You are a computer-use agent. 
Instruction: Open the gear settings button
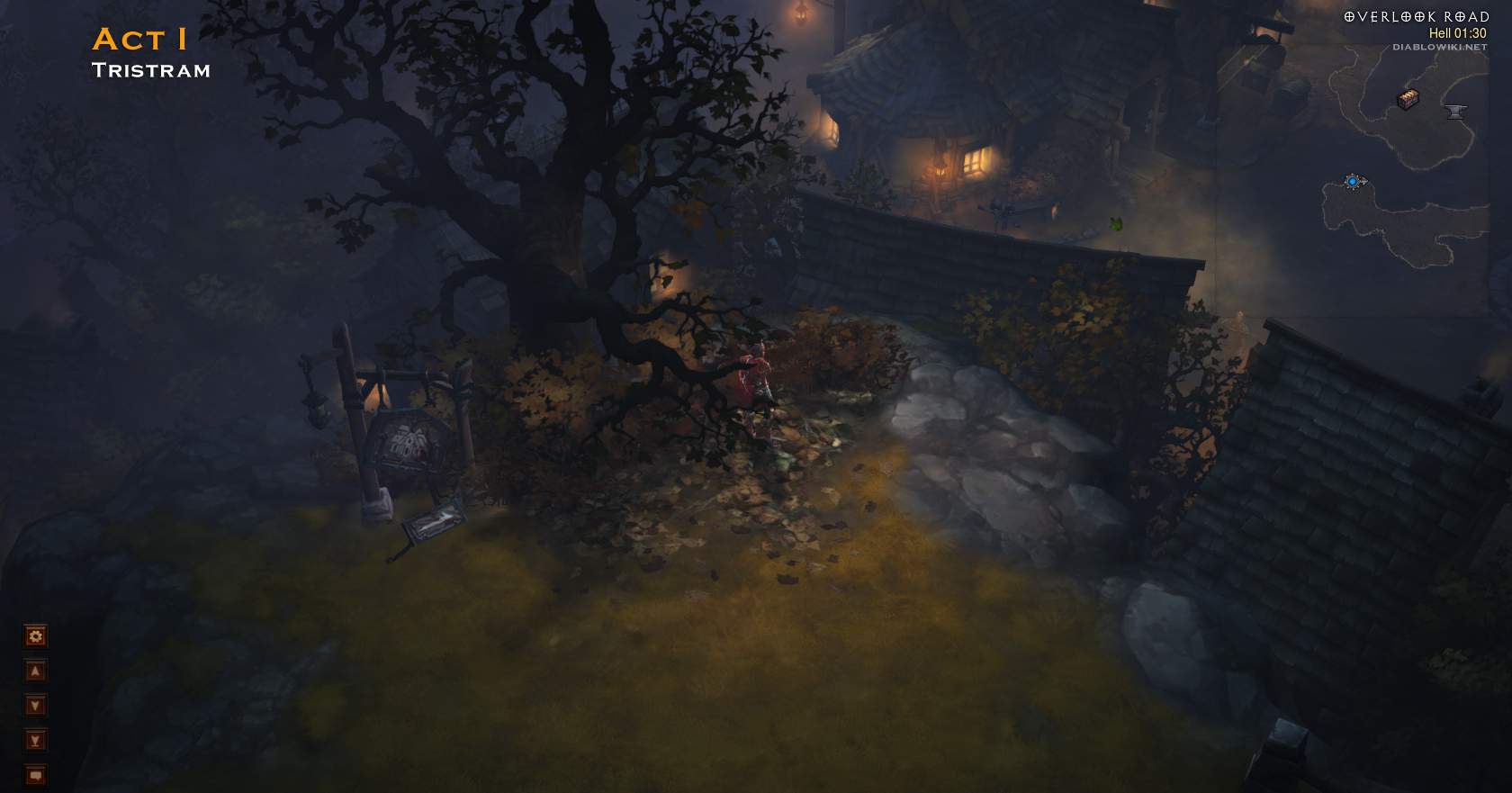tap(35, 636)
